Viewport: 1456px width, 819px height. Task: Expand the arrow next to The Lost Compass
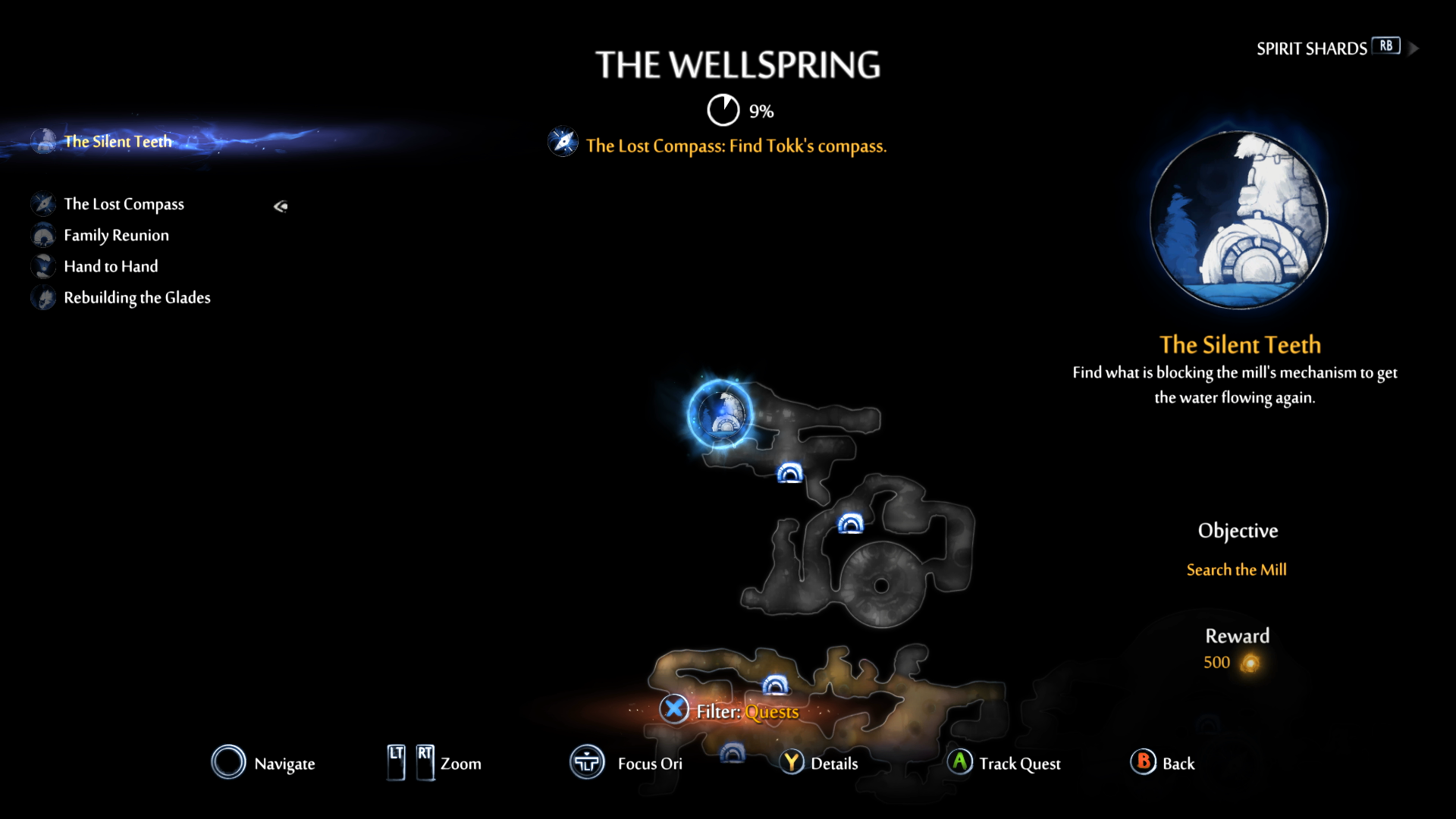(280, 206)
